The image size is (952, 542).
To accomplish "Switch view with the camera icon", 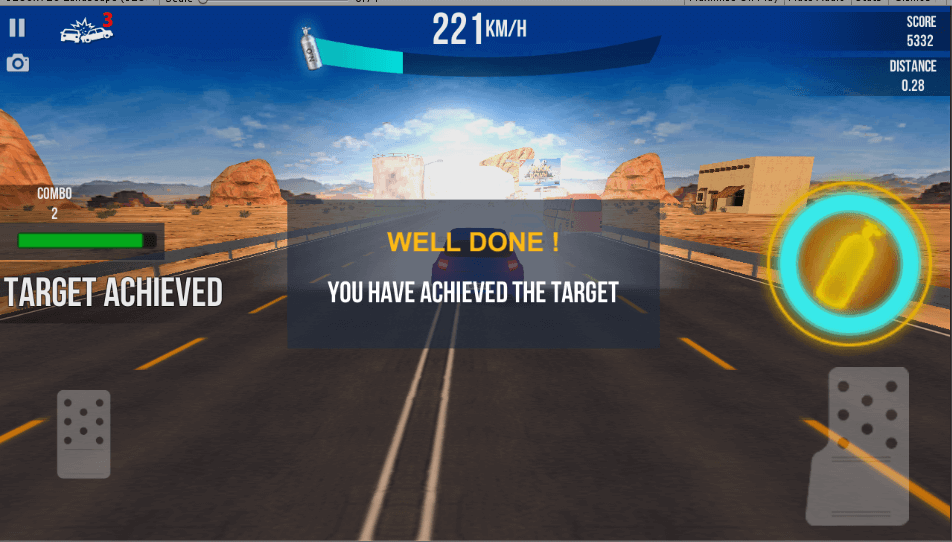I will (x=18, y=64).
